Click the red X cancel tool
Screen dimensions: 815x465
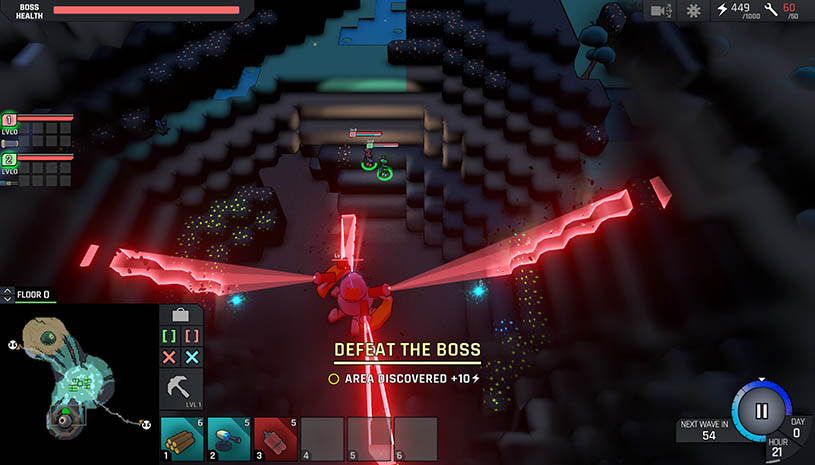[169, 357]
